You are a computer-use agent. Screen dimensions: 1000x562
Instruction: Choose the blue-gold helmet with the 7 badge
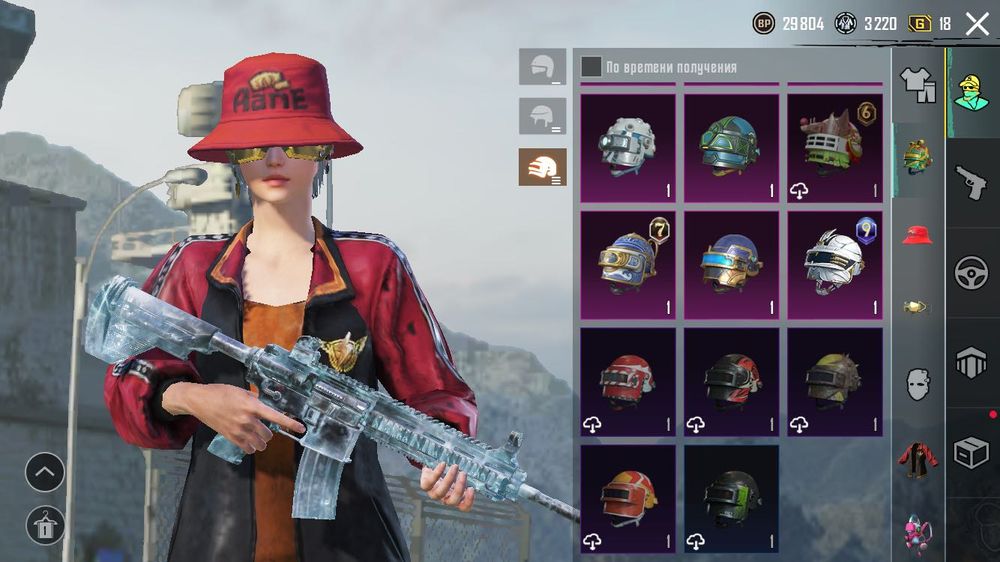tap(627, 264)
